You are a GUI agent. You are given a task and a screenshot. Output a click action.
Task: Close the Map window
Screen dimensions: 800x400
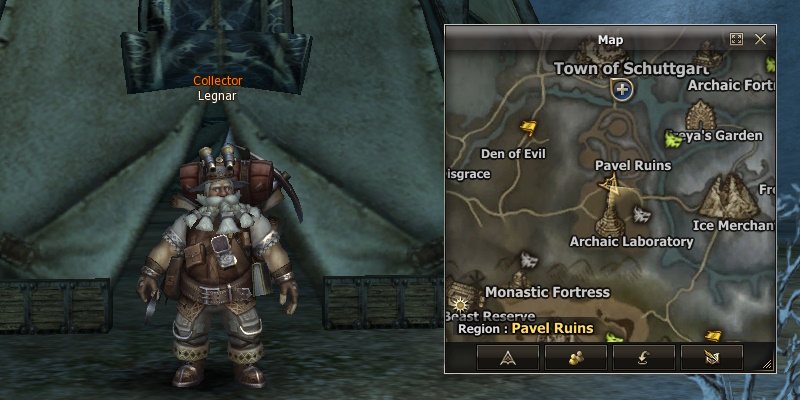(x=760, y=39)
